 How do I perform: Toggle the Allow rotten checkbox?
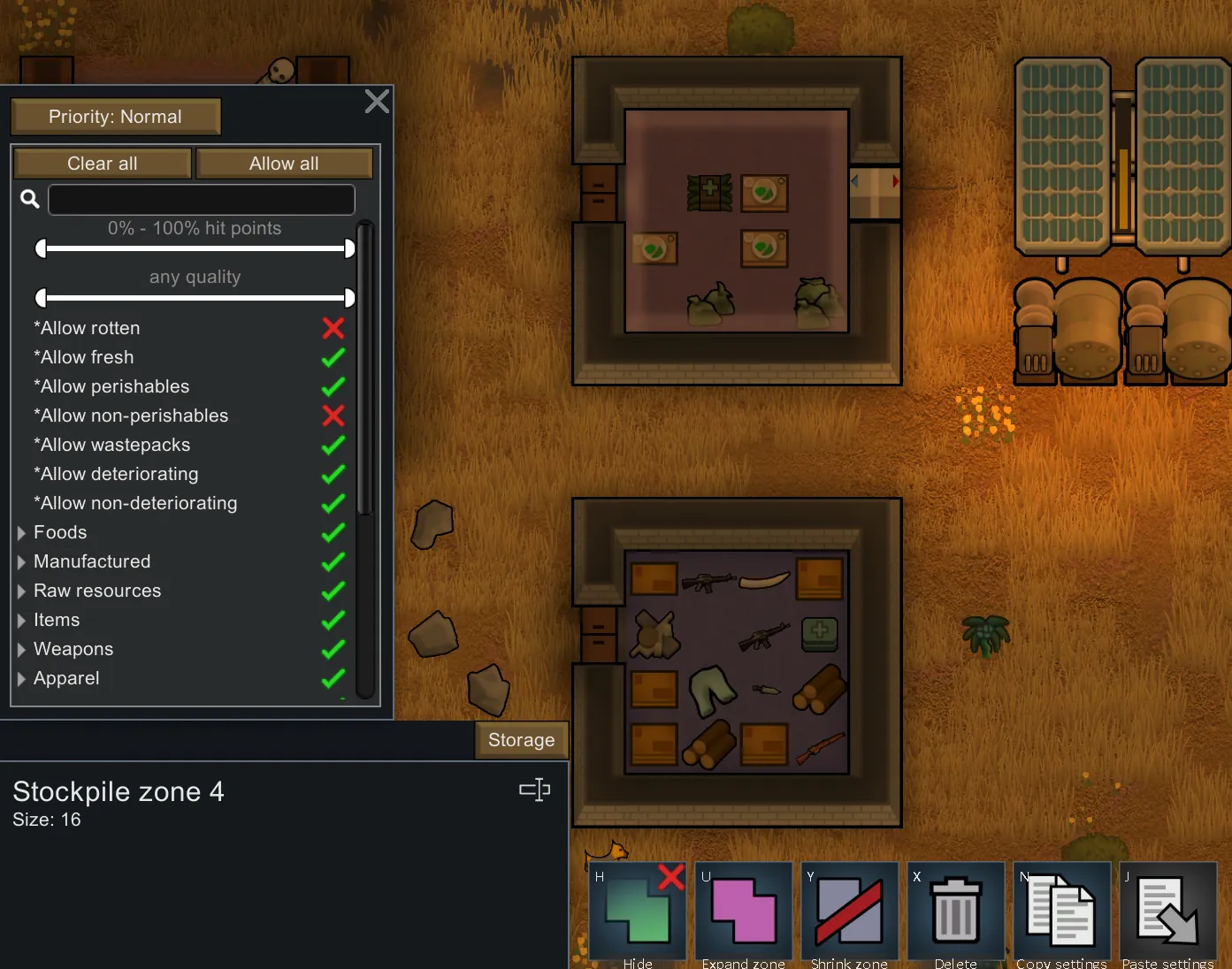click(333, 328)
